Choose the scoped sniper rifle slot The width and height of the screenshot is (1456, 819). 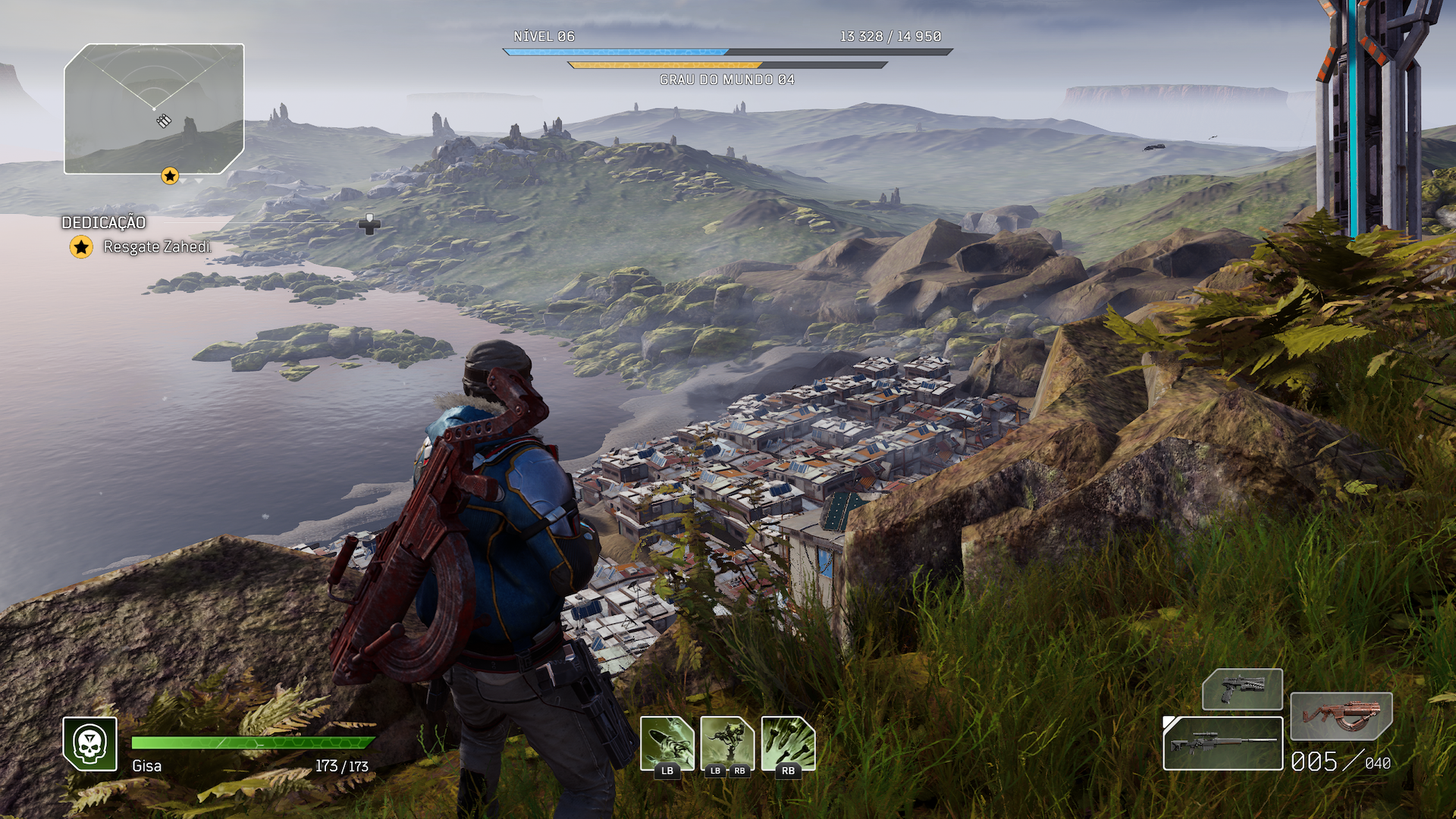click(x=1222, y=743)
